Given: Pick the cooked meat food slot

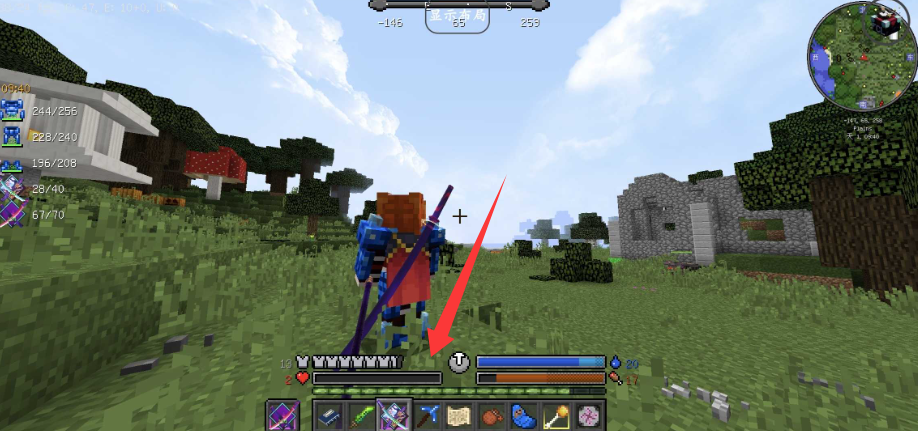Looking at the screenshot, I should [x=490, y=415].
